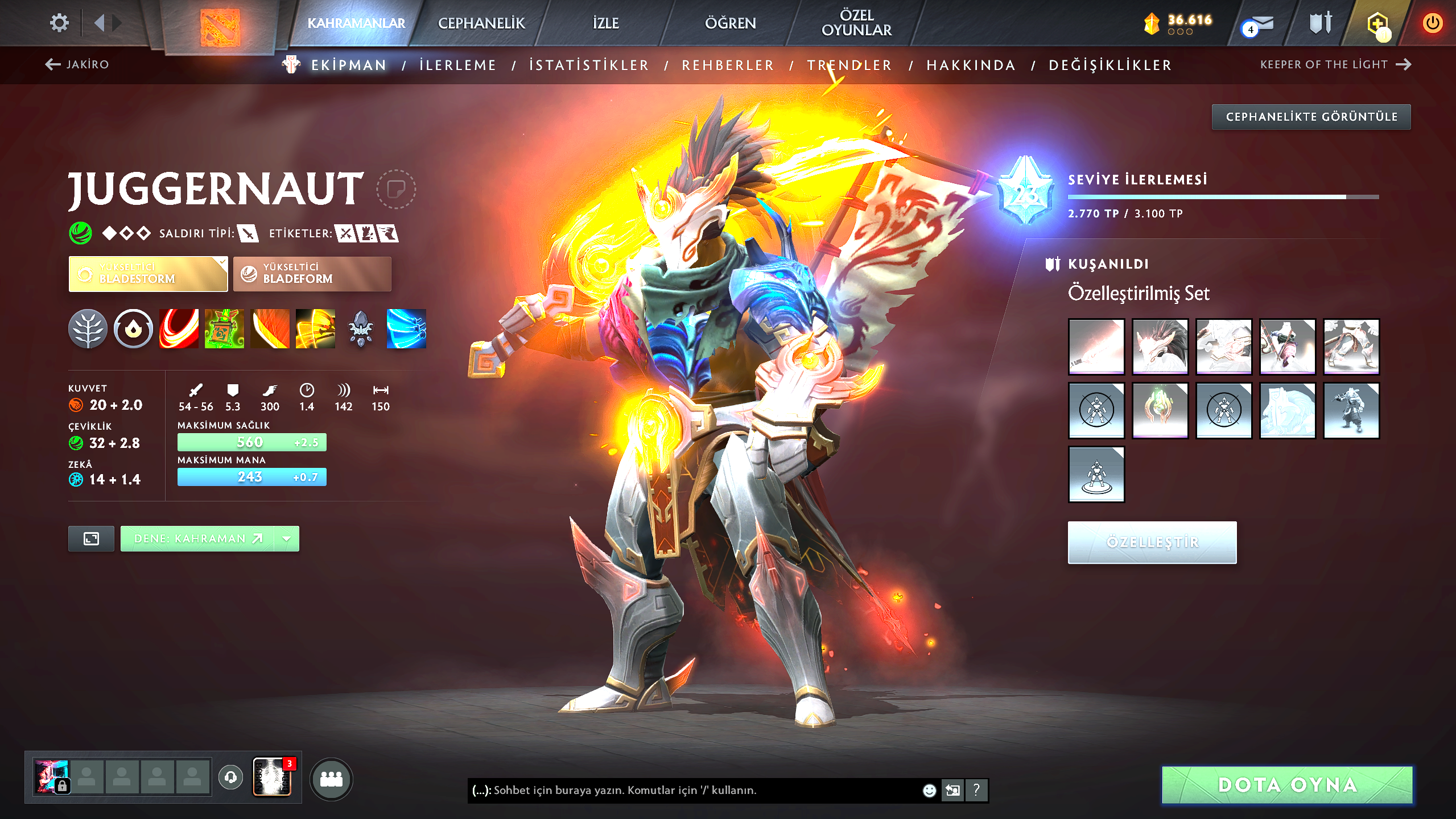This screenshot has width=1456, height=819.
Task: Click Cephanelikte Görüntüle button
Action: point(1311,117)
